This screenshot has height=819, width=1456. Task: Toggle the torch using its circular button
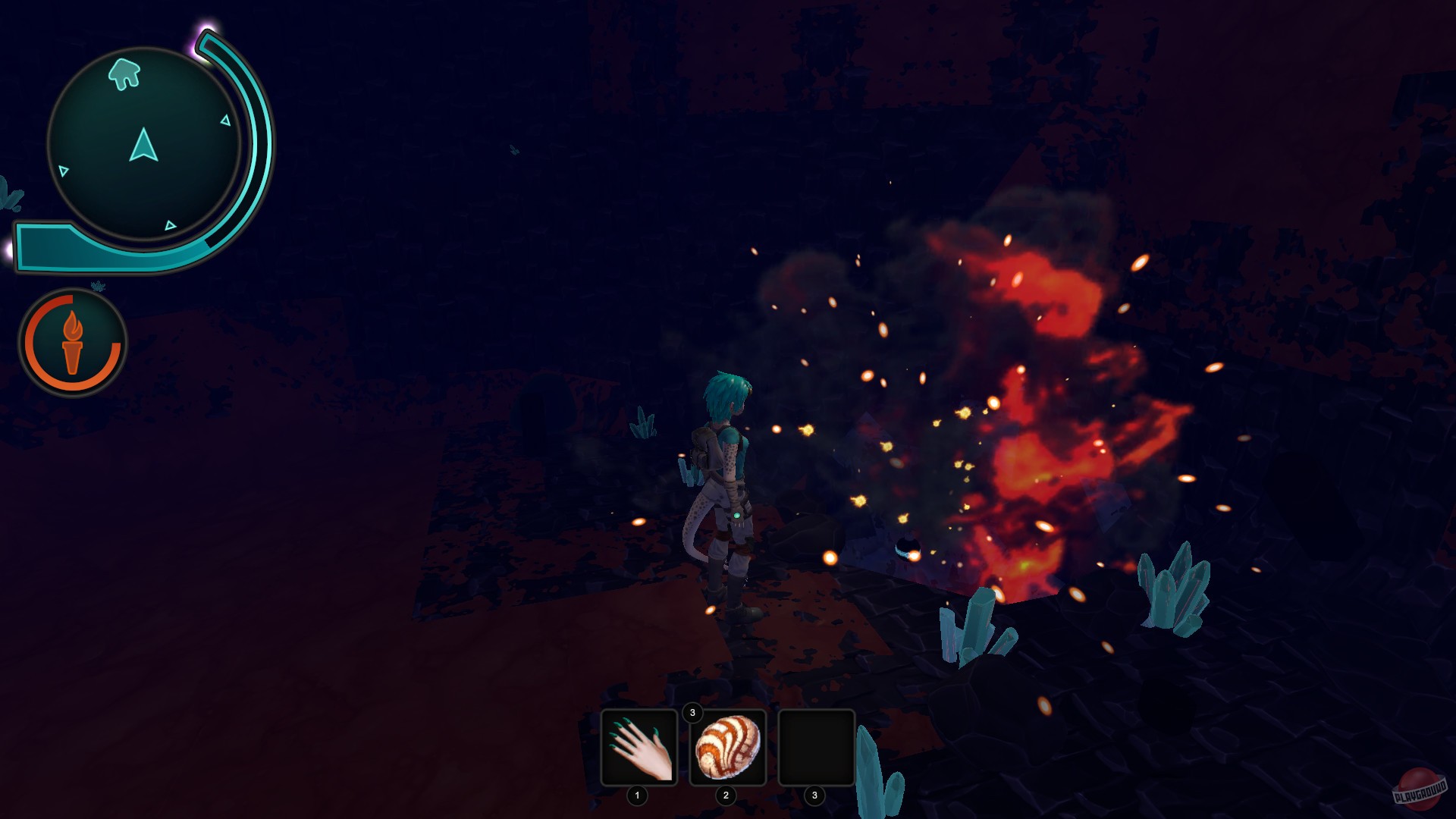[x=73, y=343]
